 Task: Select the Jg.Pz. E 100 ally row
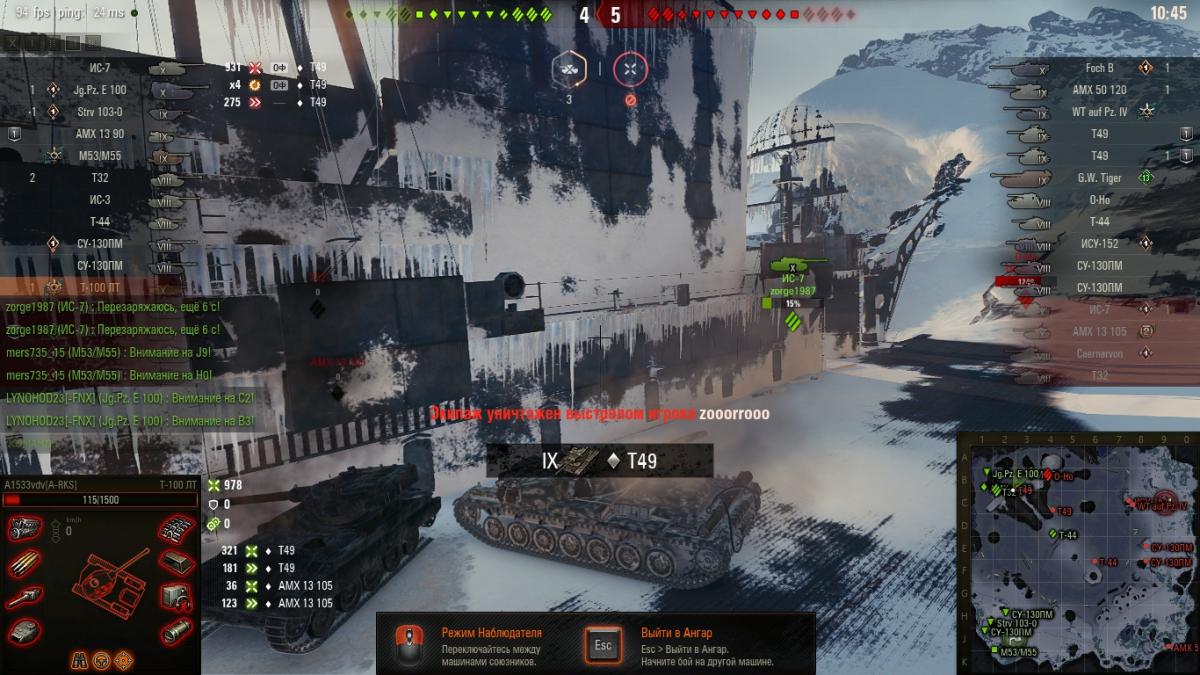100,90
